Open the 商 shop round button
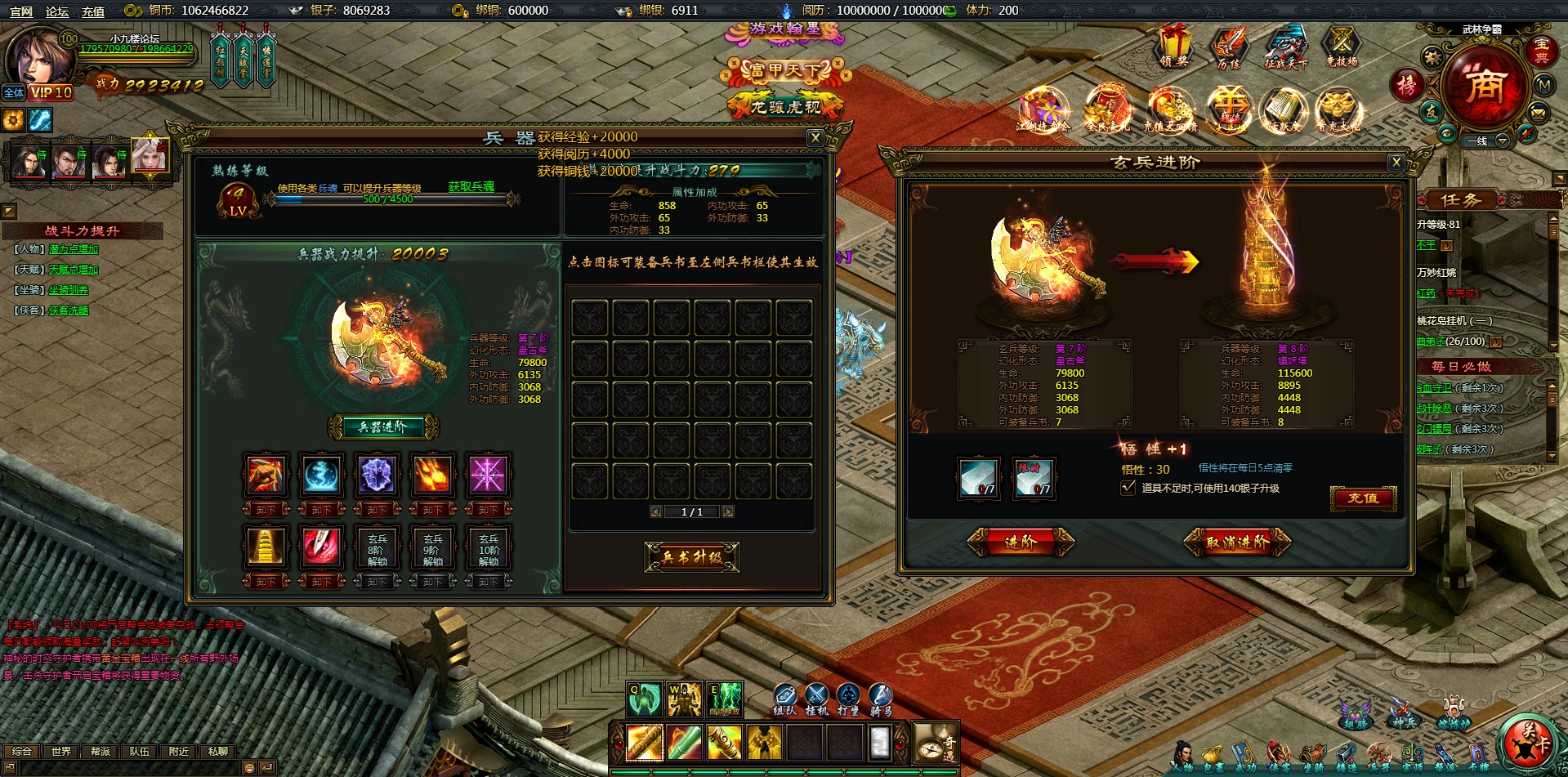This screenshot has height=777, width=1568. pos(1484,86)
